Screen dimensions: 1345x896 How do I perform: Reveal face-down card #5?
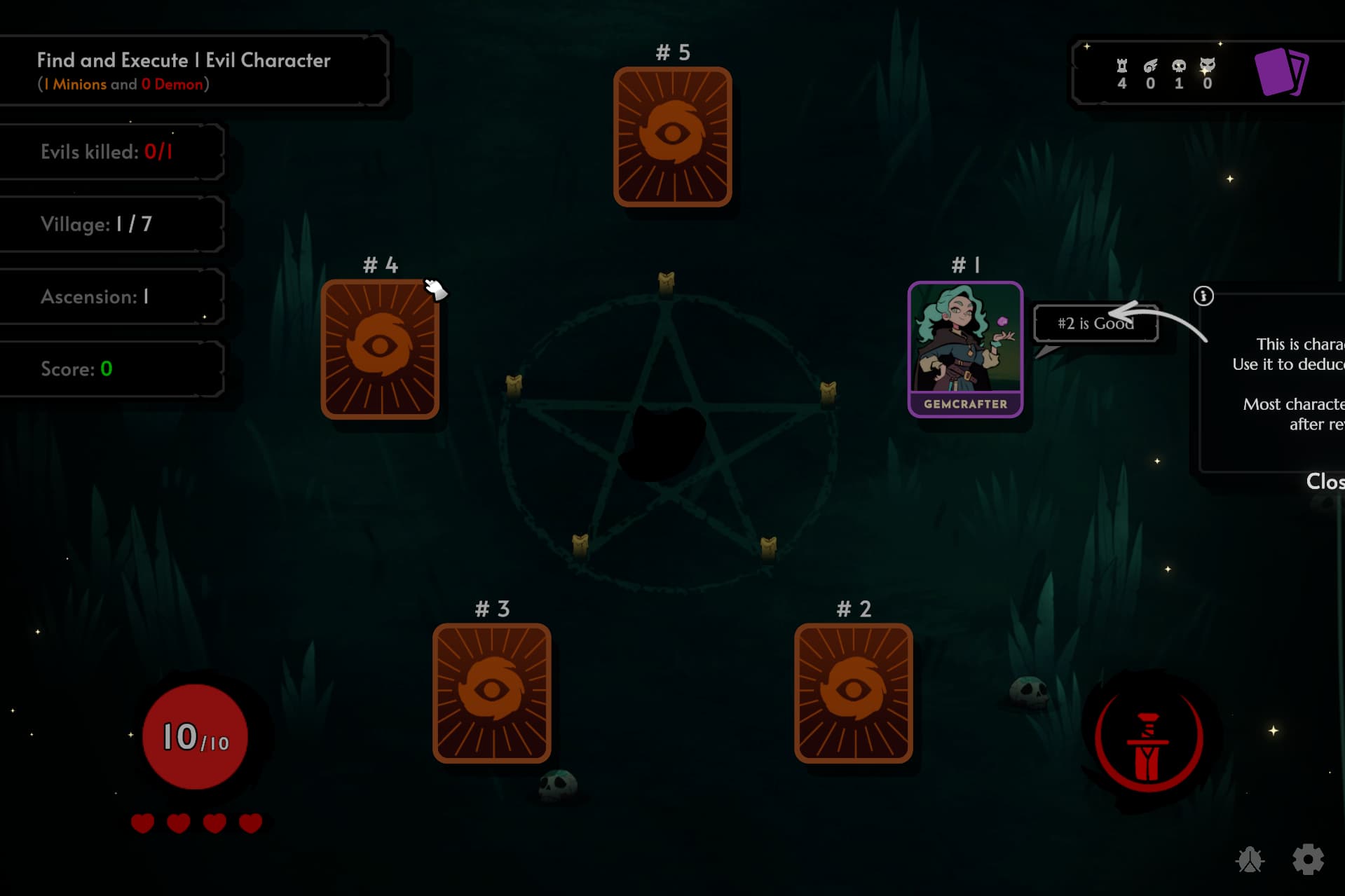pyautogui.click(x=672, y=137)
